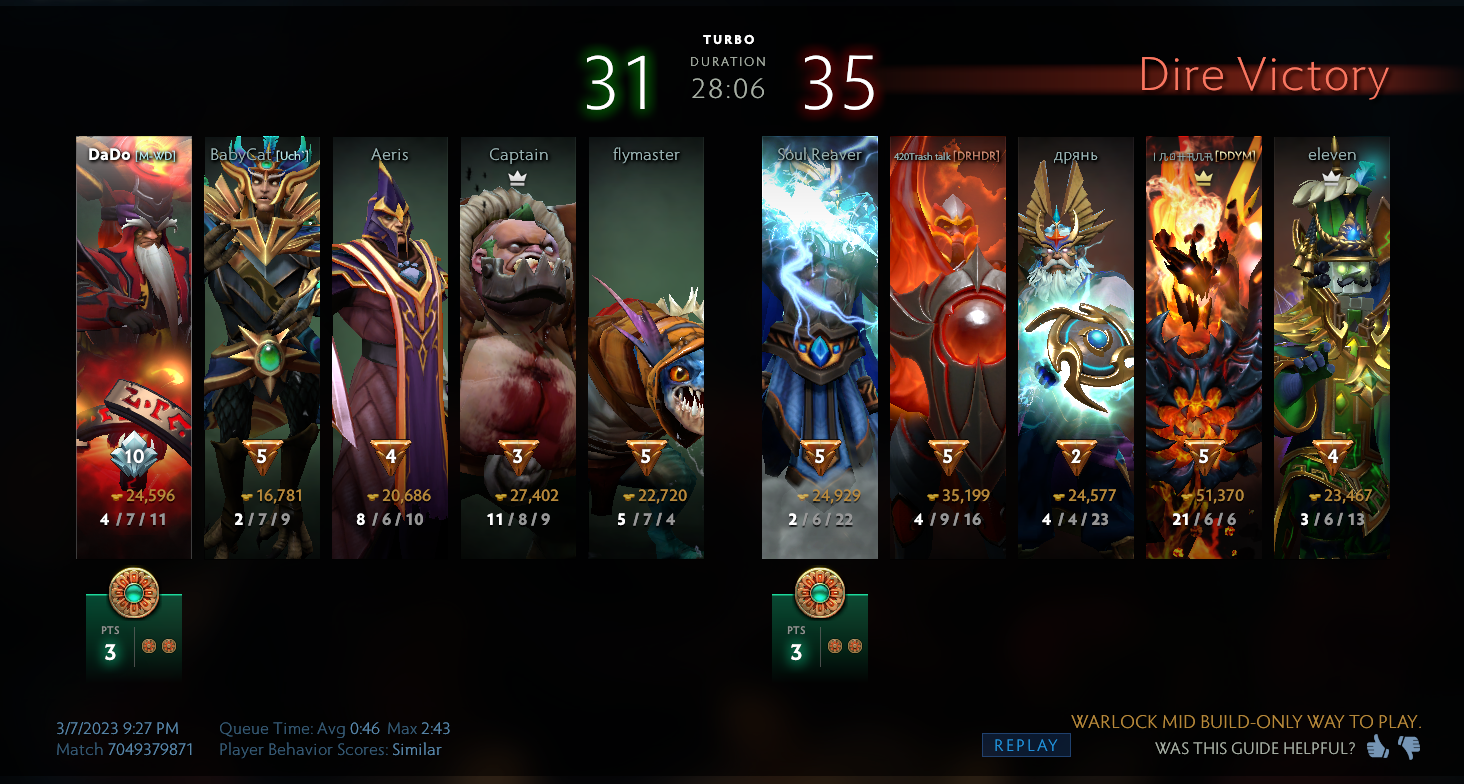
Task: Open the Similar behavior score link
Action: (416, 749)
